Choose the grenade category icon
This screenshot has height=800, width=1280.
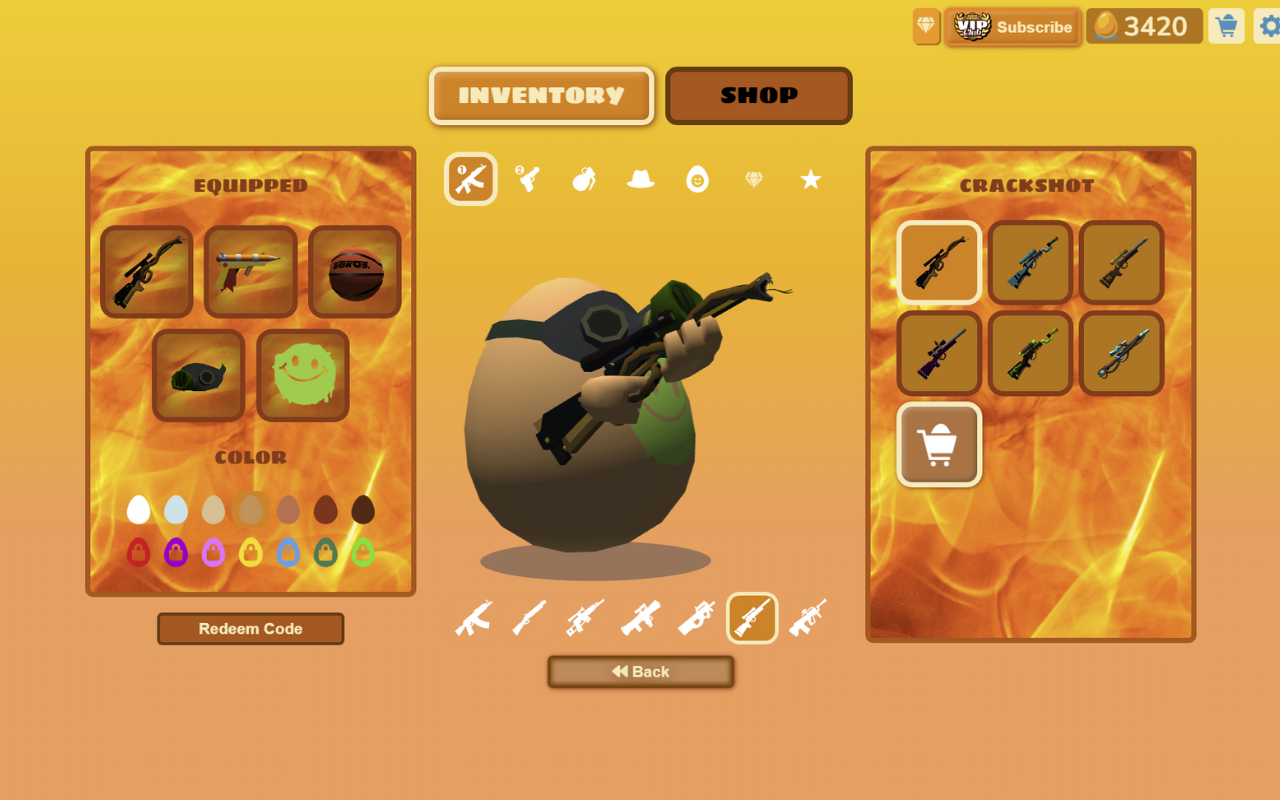point(584,179)
